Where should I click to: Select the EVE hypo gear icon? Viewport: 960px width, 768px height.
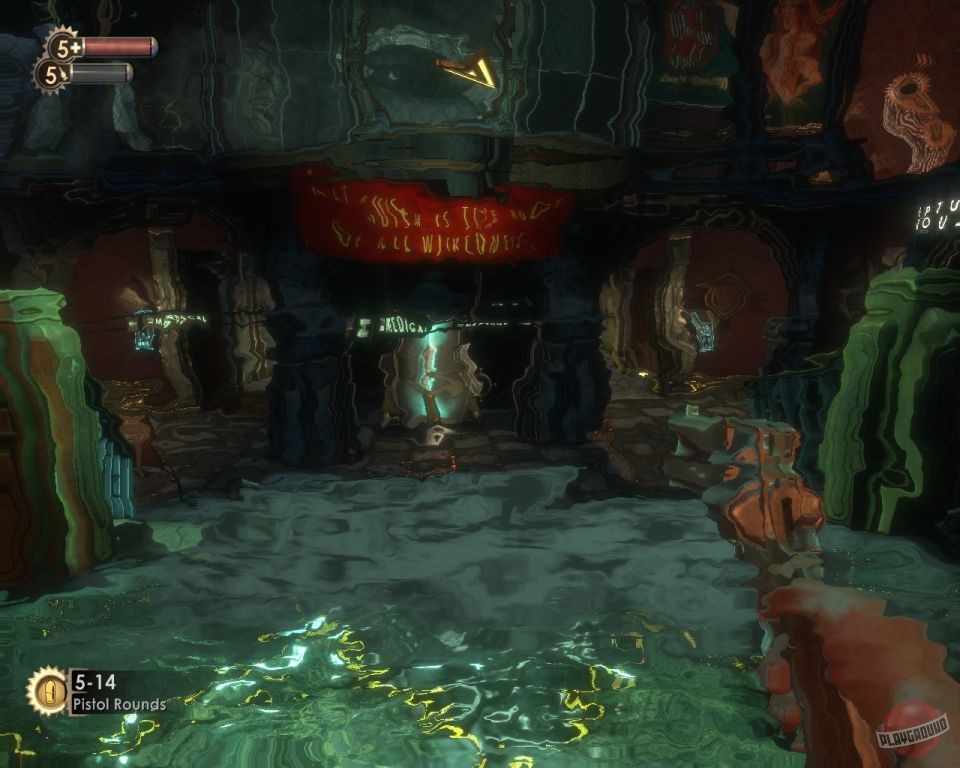(x=51, y=73)
